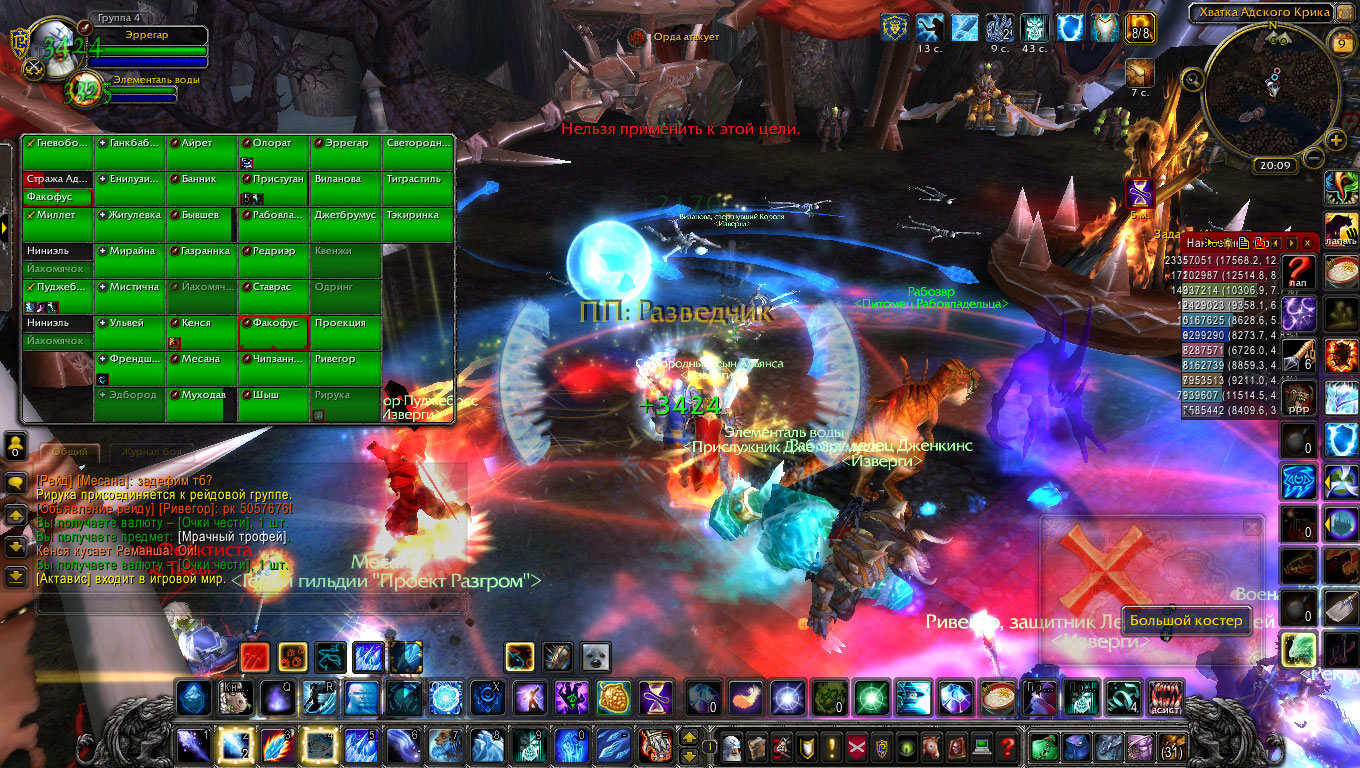Click the action bar page-up arrow
Screen dimensions: 1360x768
pos(689,736)
